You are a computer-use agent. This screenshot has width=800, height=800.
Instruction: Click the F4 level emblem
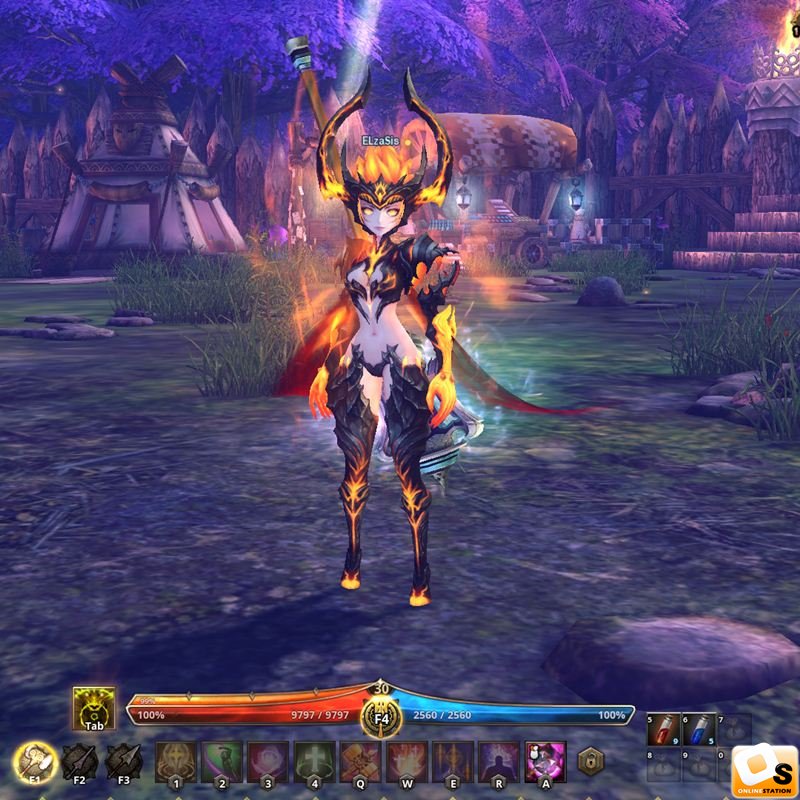tap(381, 714)
